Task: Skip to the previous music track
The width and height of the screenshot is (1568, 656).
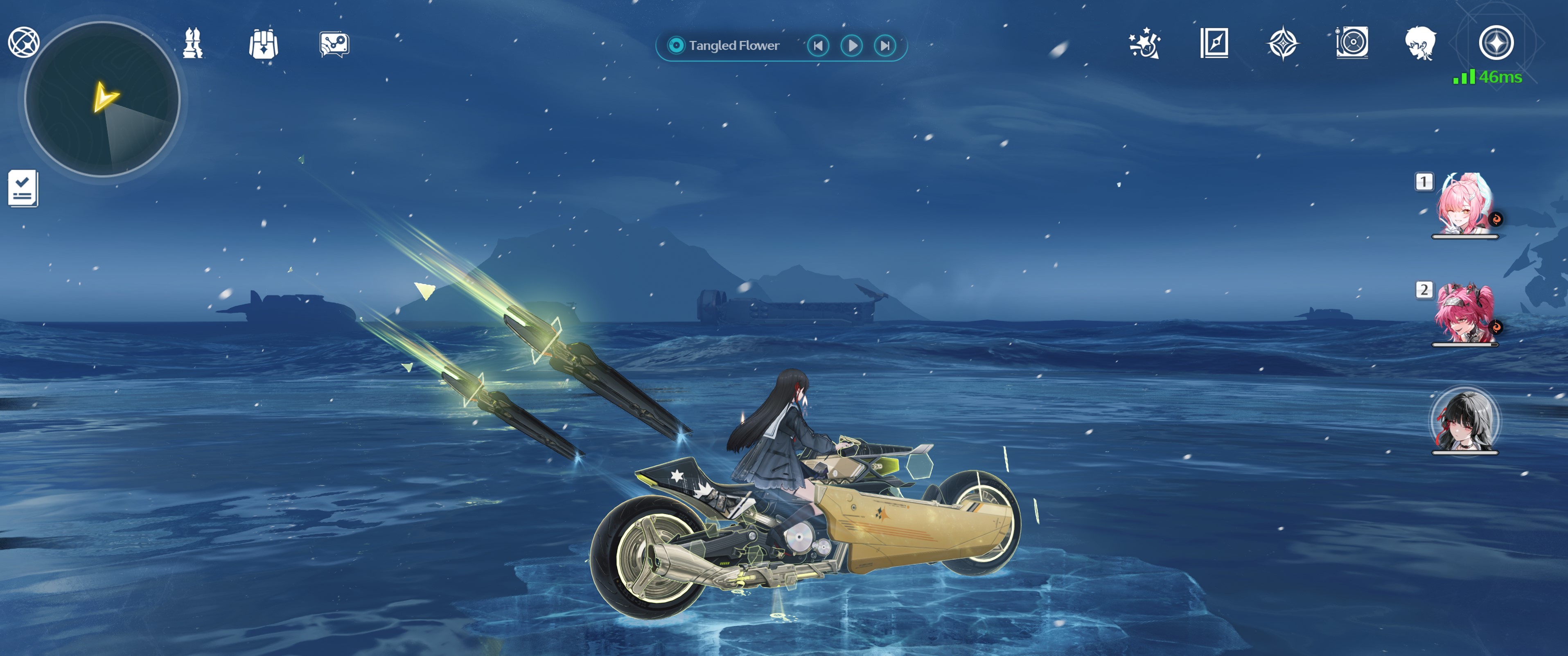Action: 818,46
